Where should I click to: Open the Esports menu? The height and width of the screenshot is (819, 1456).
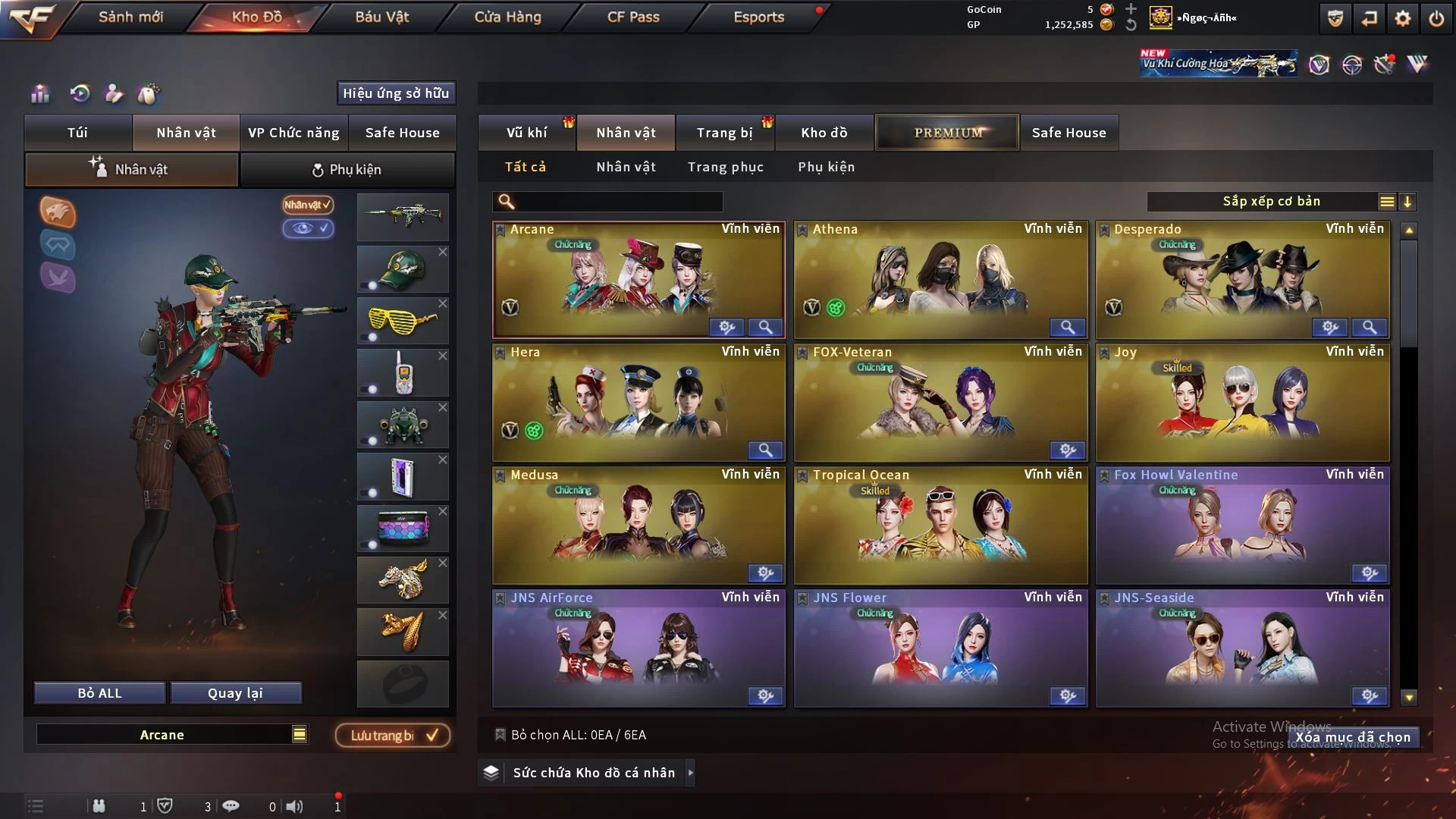758,17
